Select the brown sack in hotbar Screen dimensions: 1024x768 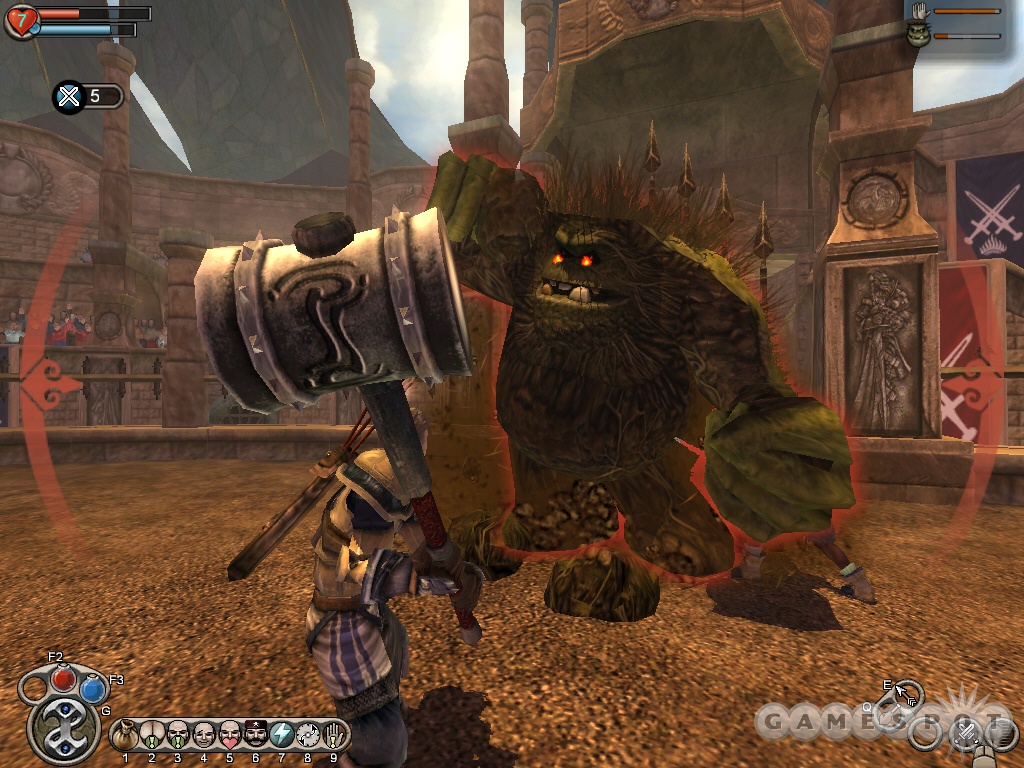125,734
